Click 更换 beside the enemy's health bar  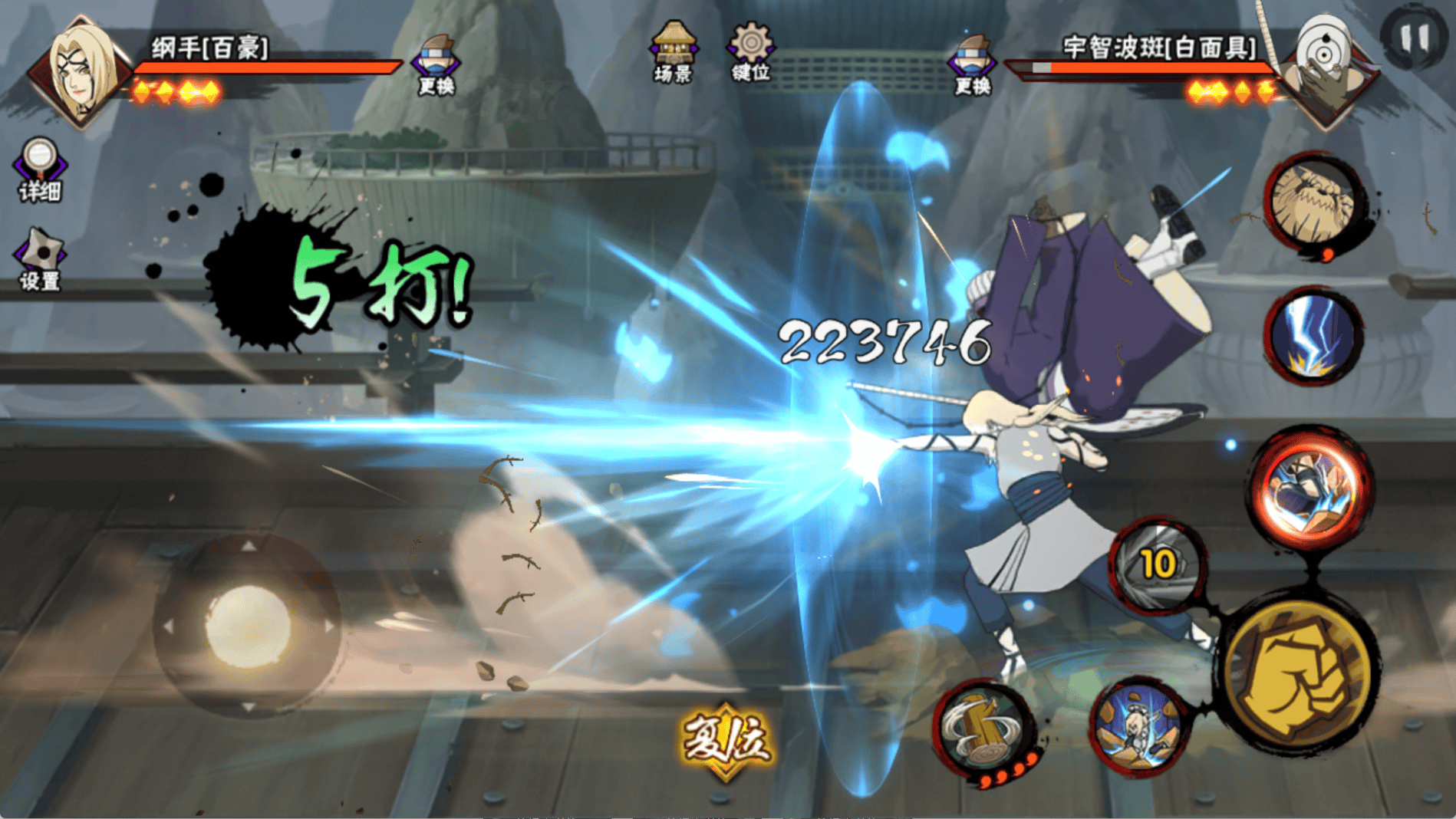[972, 65]
